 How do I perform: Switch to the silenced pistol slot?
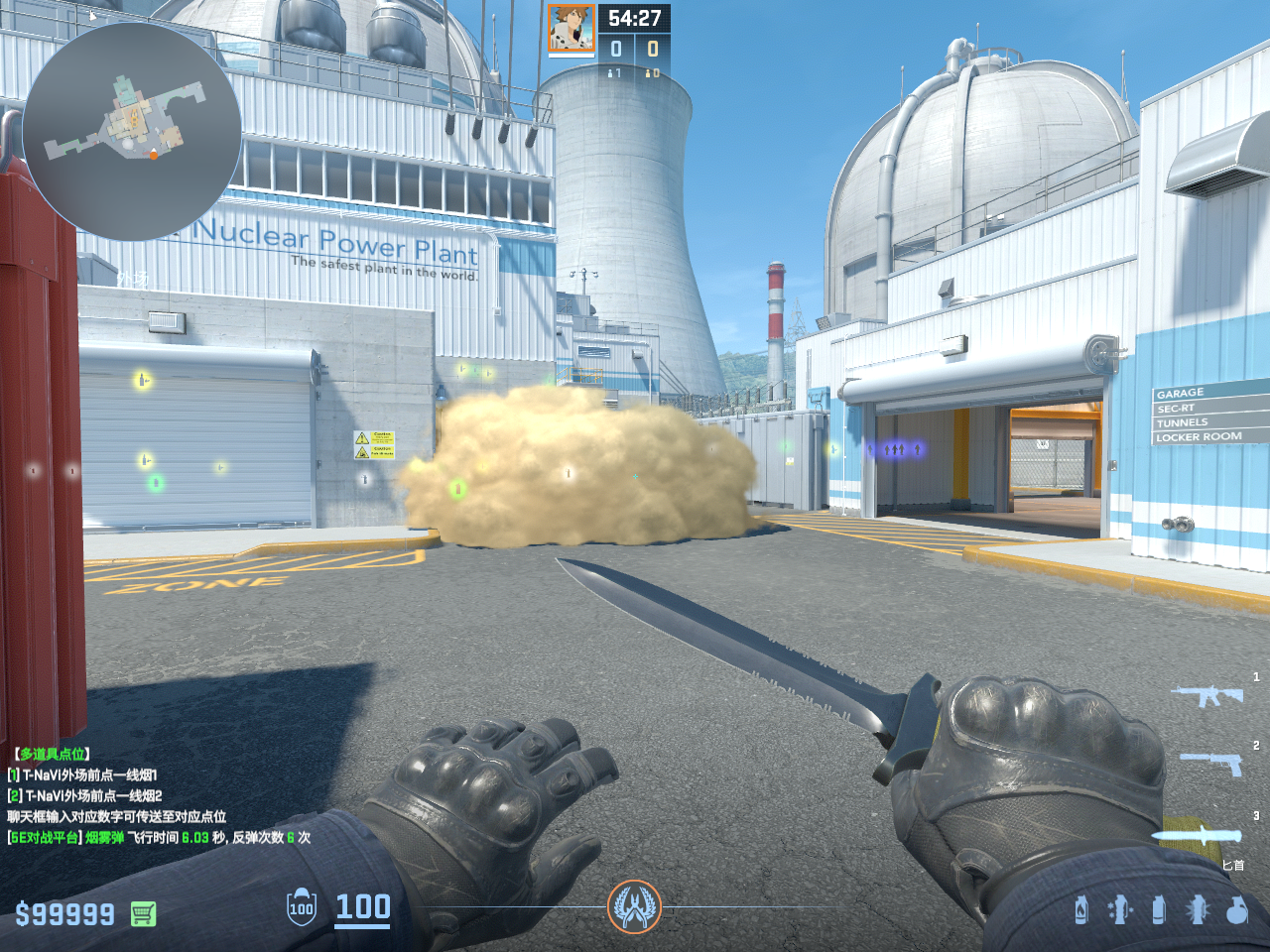tap(1211, 763)
